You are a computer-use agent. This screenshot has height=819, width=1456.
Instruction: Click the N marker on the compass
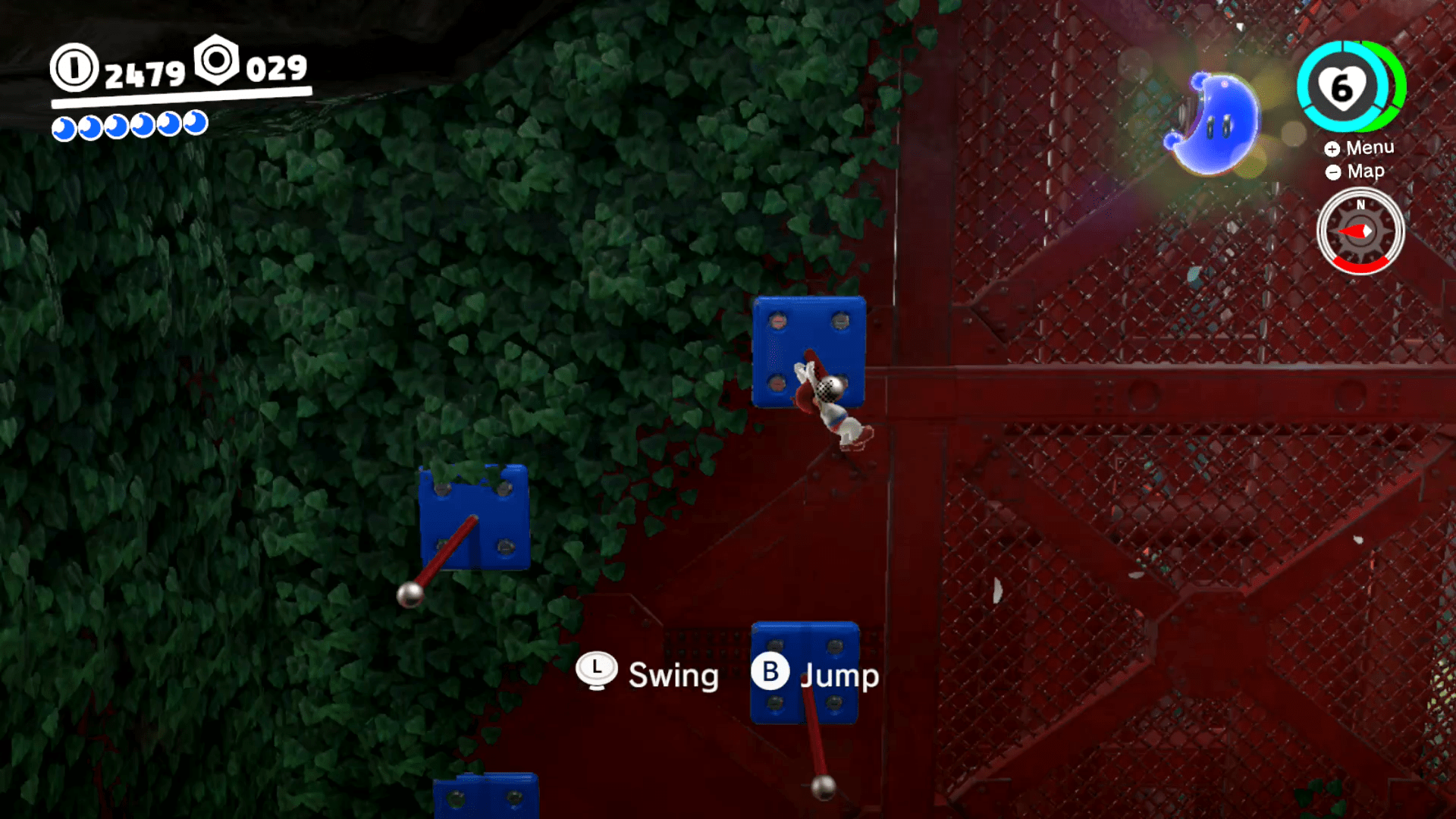(1360, 205)
